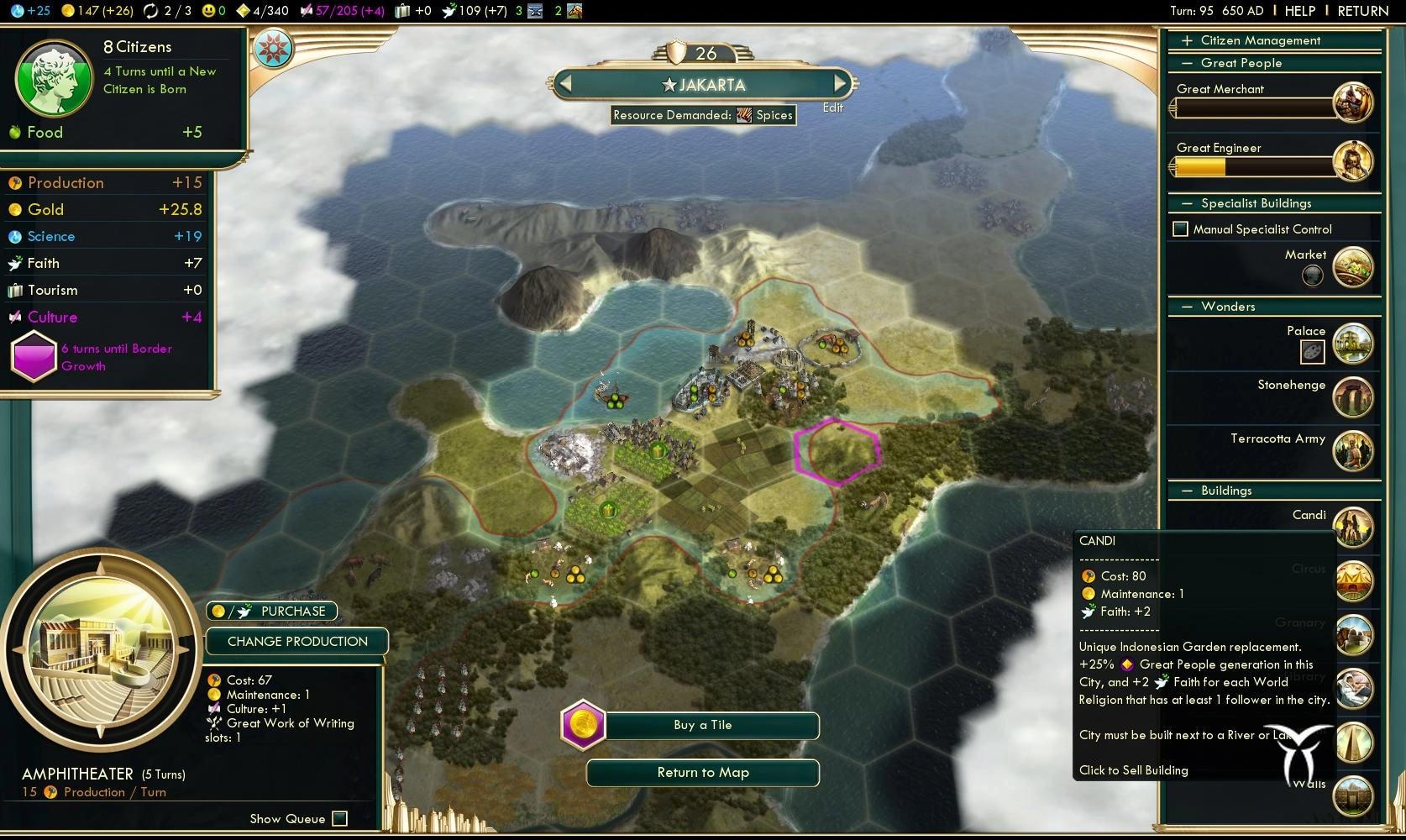Collapse the Specialist Buildings section

pyautogui.click(x=1187, y=203)
